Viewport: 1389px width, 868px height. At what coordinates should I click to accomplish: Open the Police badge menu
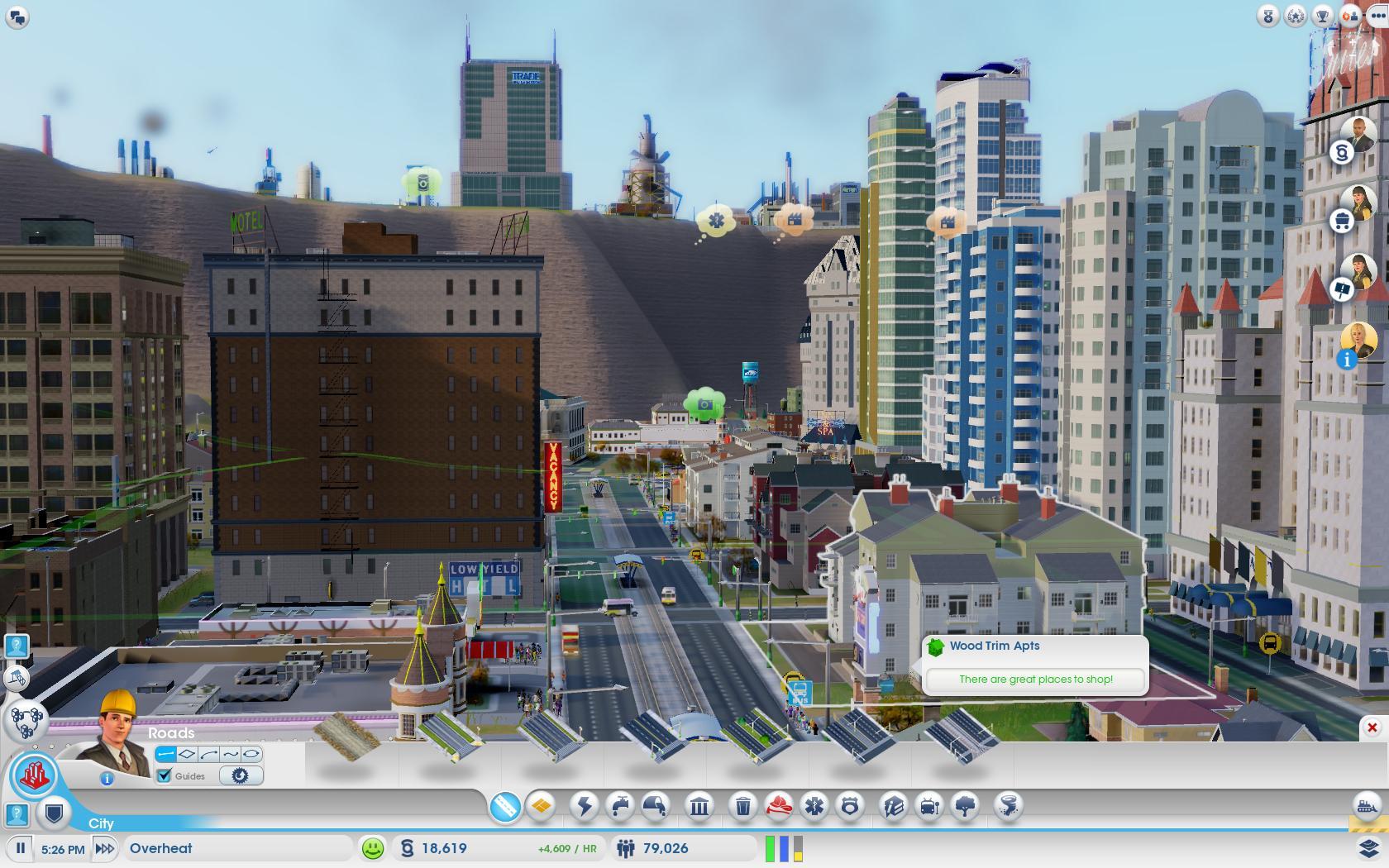(x=850, y=805)
